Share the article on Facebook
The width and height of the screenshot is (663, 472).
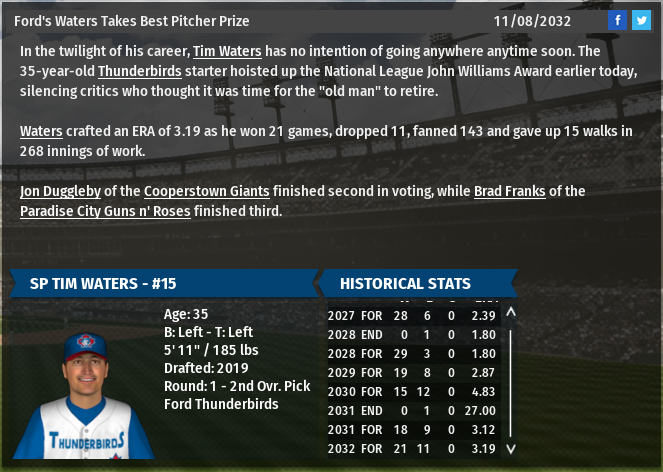pos(618,20)
